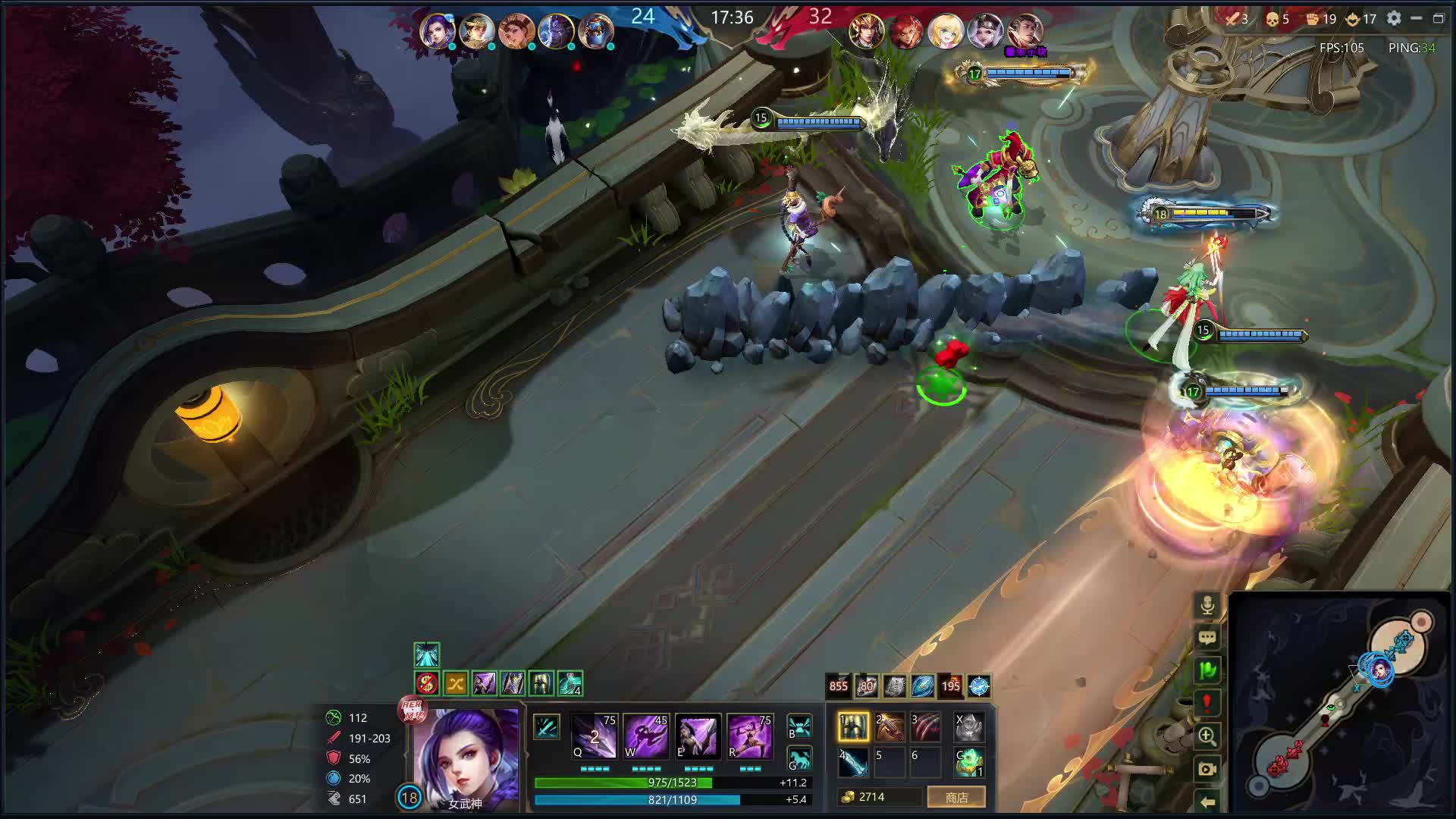1456x819 pixels.
Task: Click the recall B icon
Action: [799, 726]
